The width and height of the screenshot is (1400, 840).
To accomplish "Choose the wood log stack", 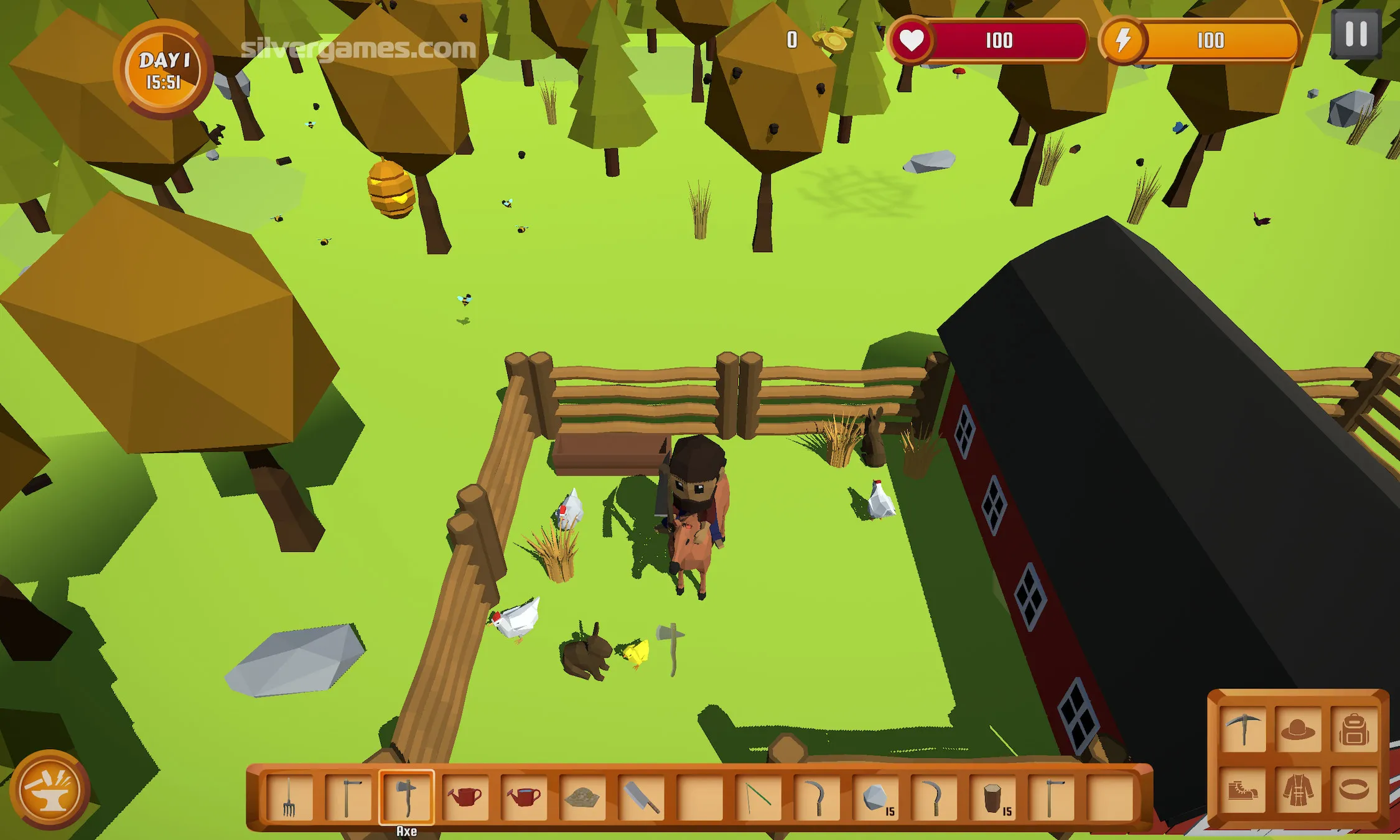I will pyautogui.click(x=994, y=797).
